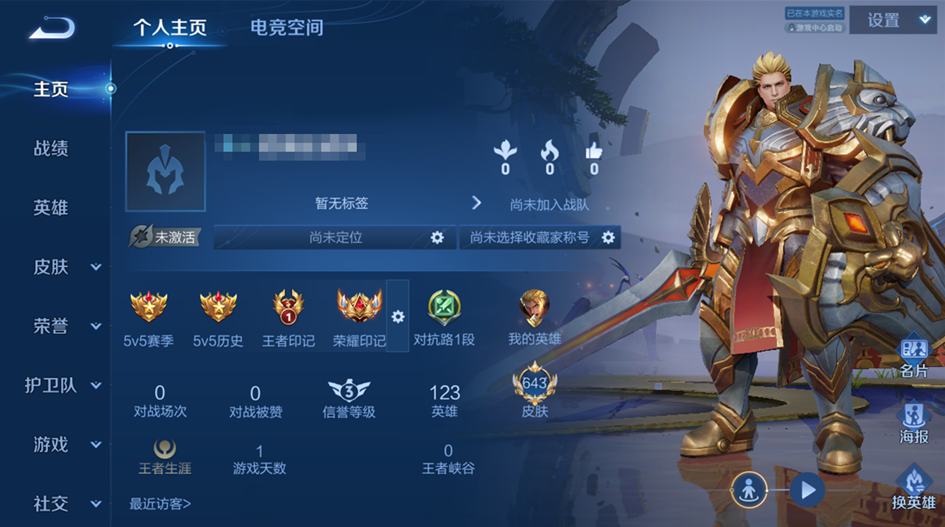Click the player avatar frame

(x=165, y=172)
